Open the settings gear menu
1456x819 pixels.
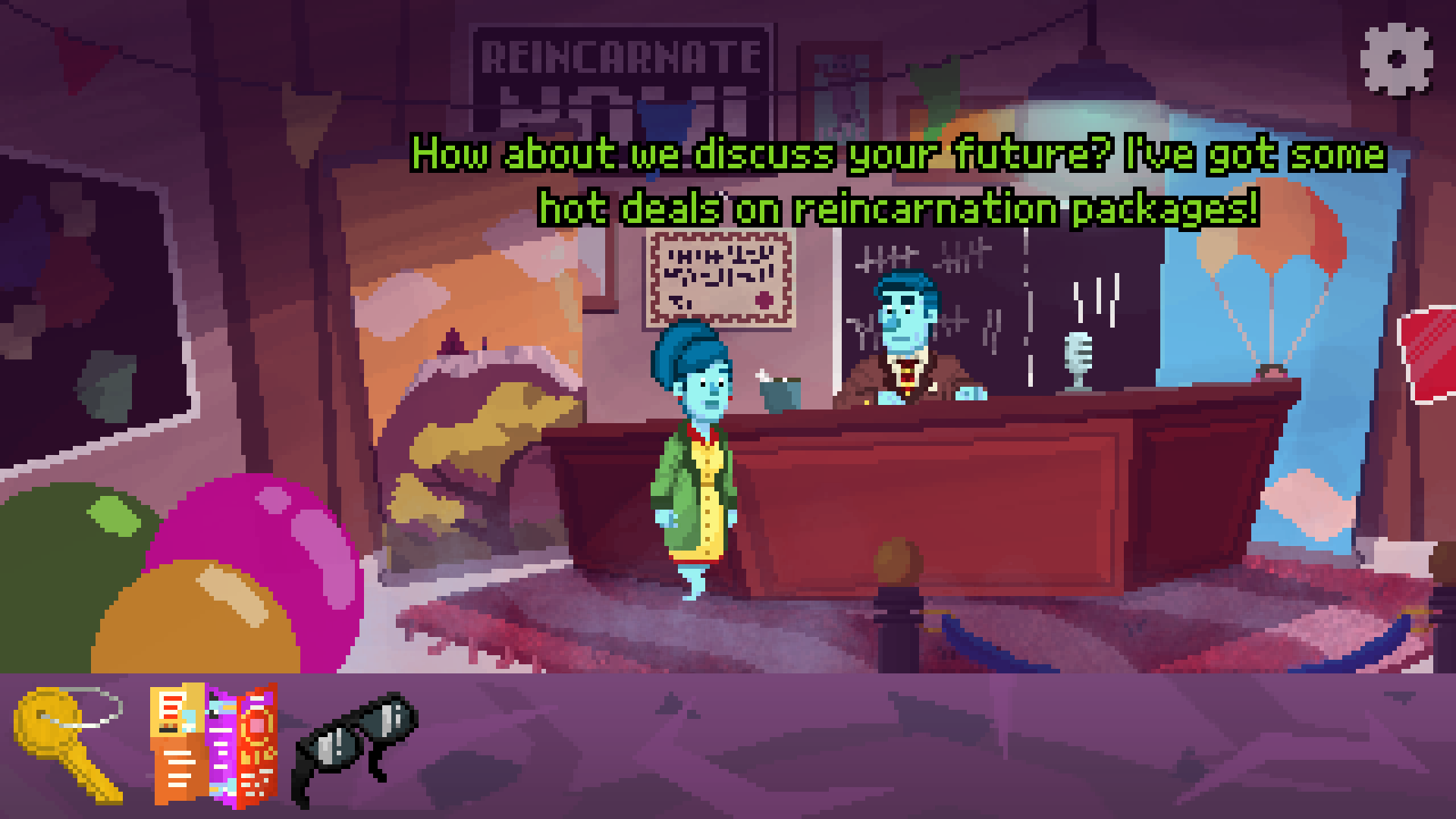1396,60
